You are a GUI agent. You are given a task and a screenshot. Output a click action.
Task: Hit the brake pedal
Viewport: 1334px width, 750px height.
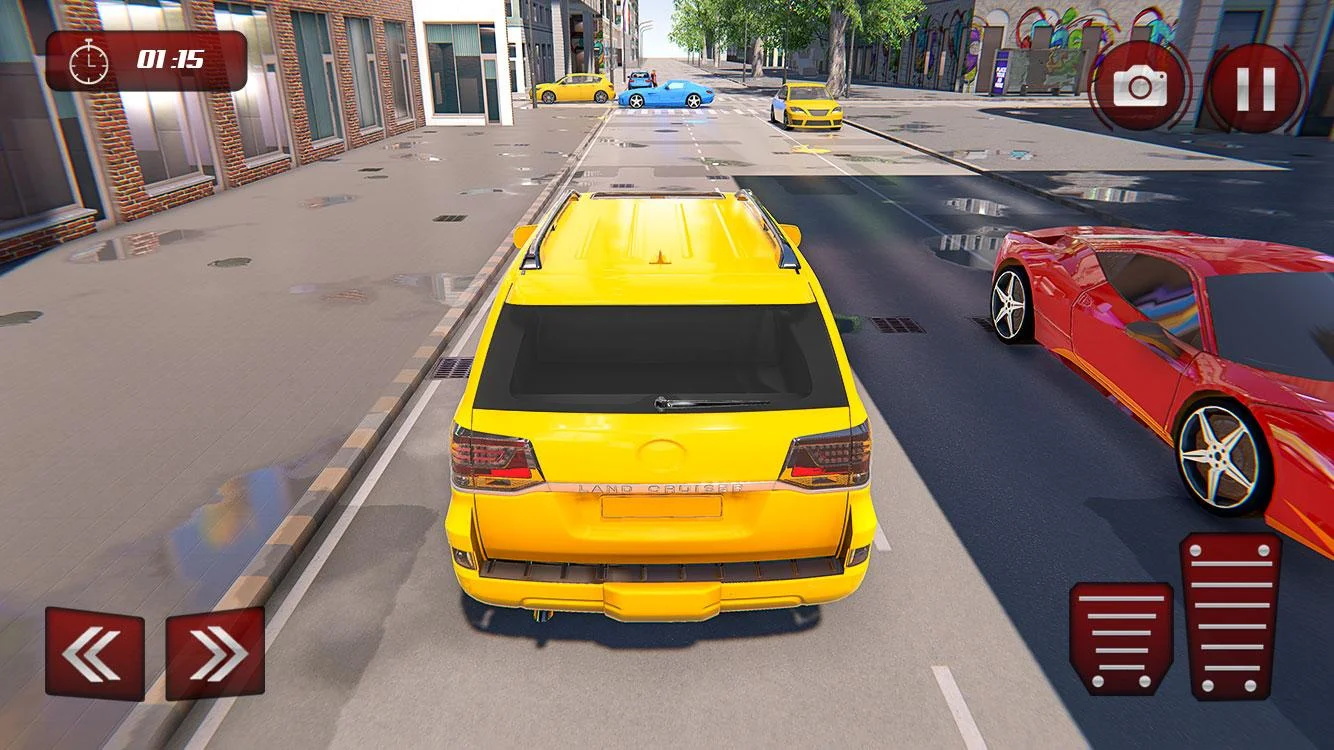1121,639
